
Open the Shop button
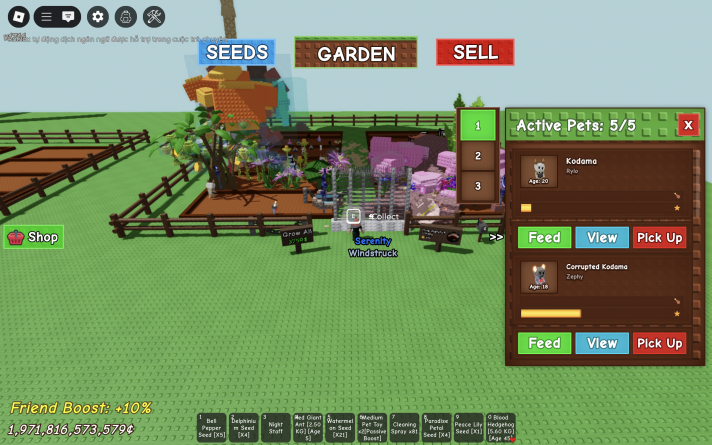[34, 237]
